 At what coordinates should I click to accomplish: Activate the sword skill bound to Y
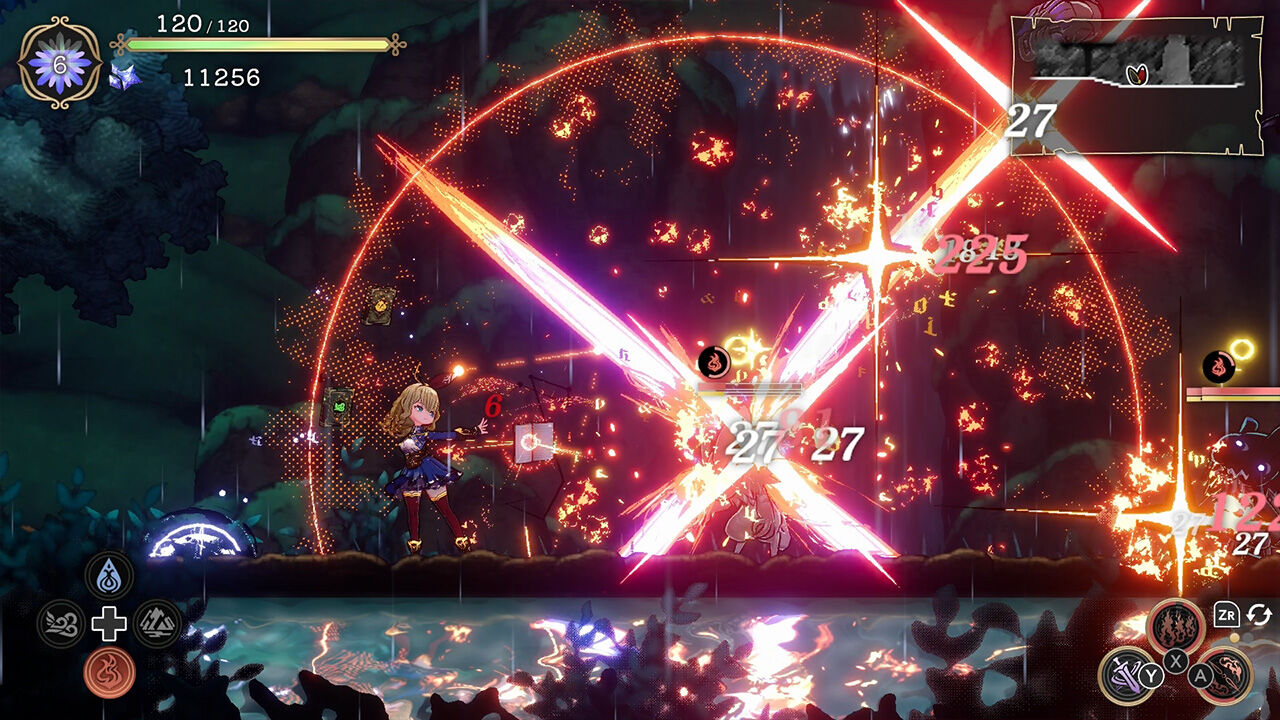(x=1124, y=676)
